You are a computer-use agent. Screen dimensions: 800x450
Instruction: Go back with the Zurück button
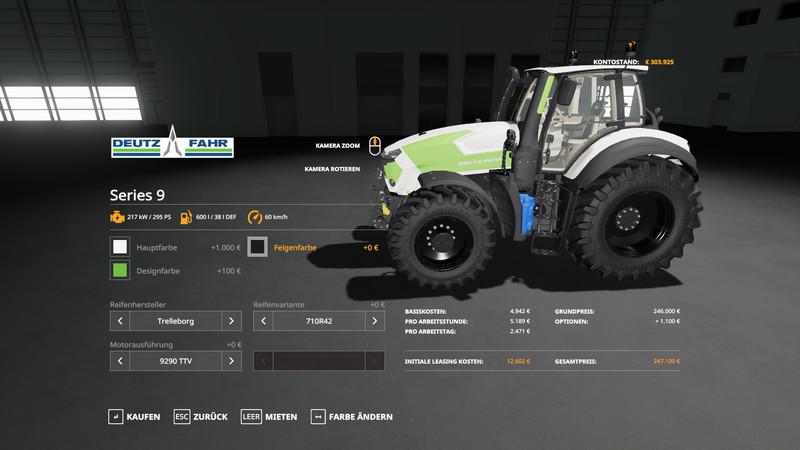click(200, 416)
